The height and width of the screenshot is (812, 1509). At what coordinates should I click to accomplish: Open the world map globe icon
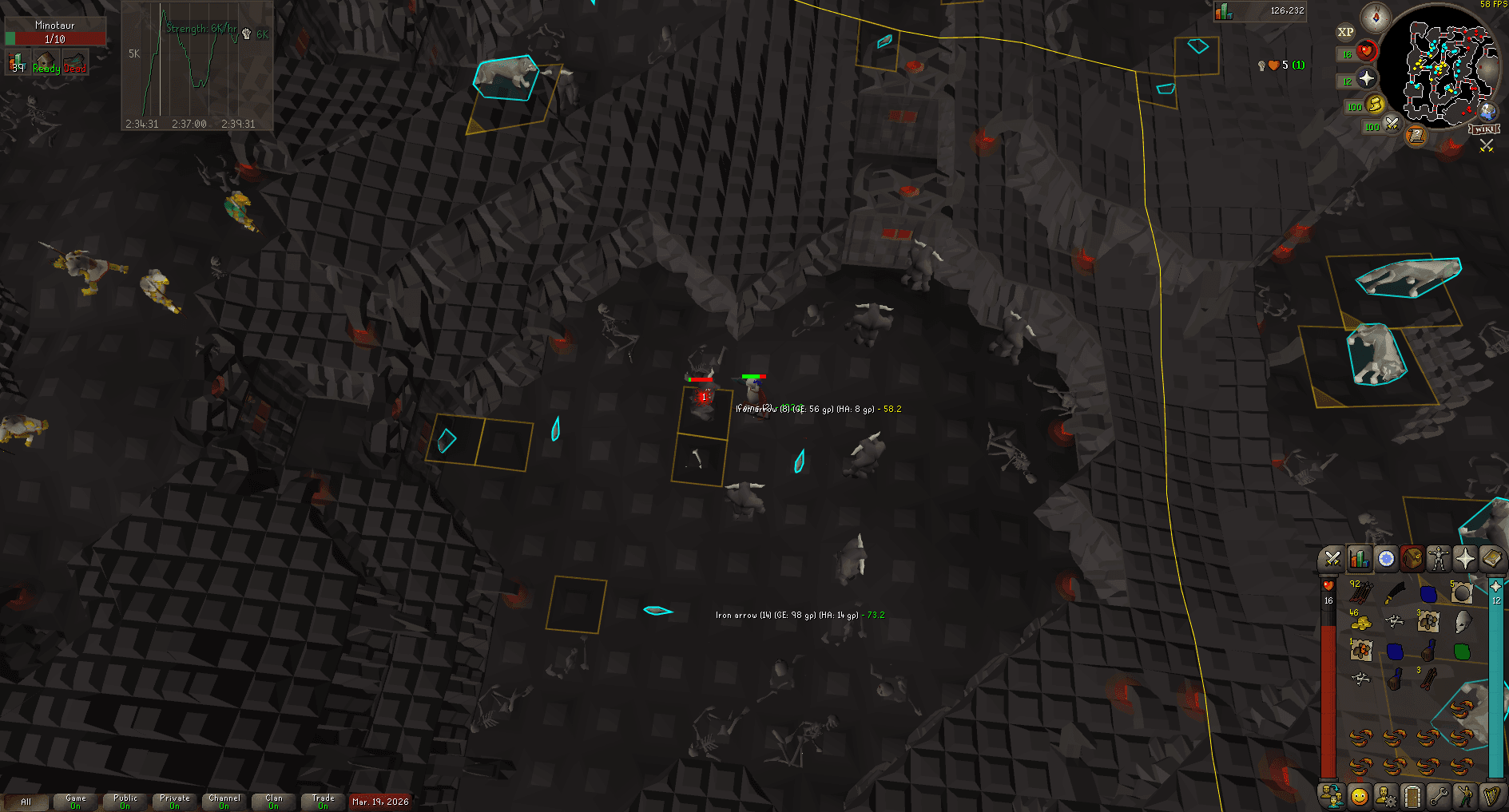tap(1487, 113)
